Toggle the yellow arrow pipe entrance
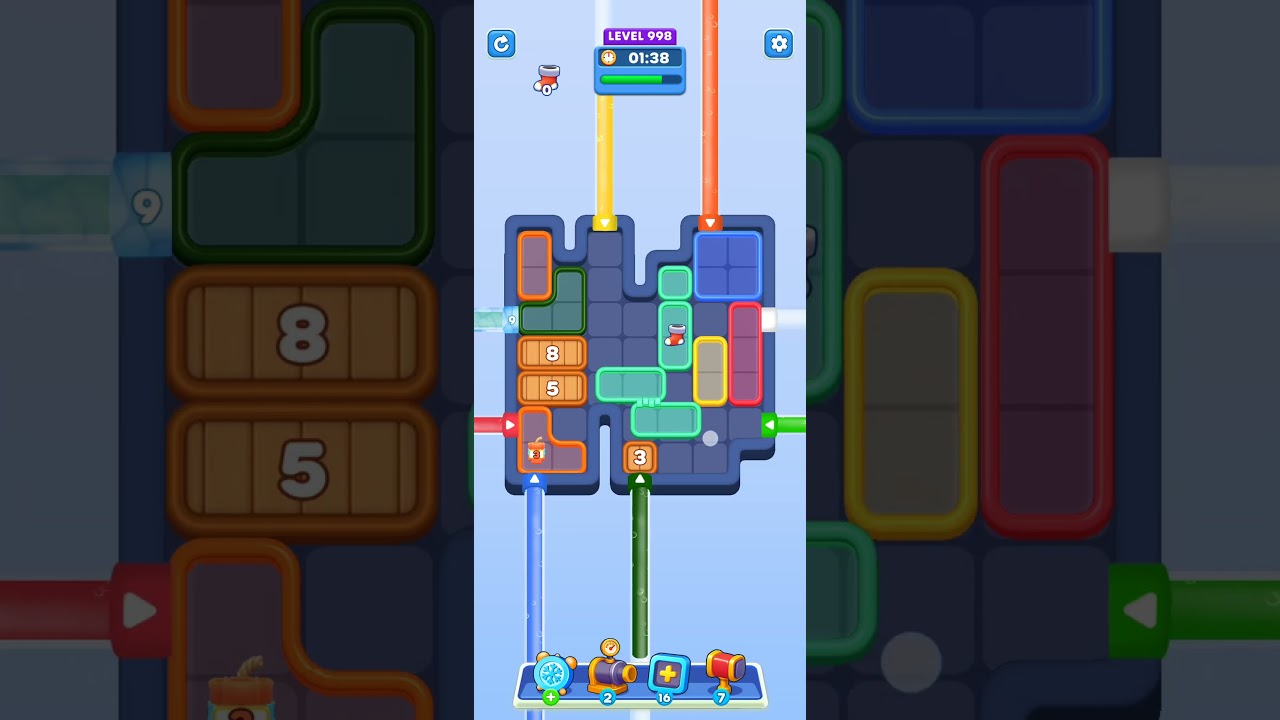This screenshot has width=1280, height=720. coord(604,224)
